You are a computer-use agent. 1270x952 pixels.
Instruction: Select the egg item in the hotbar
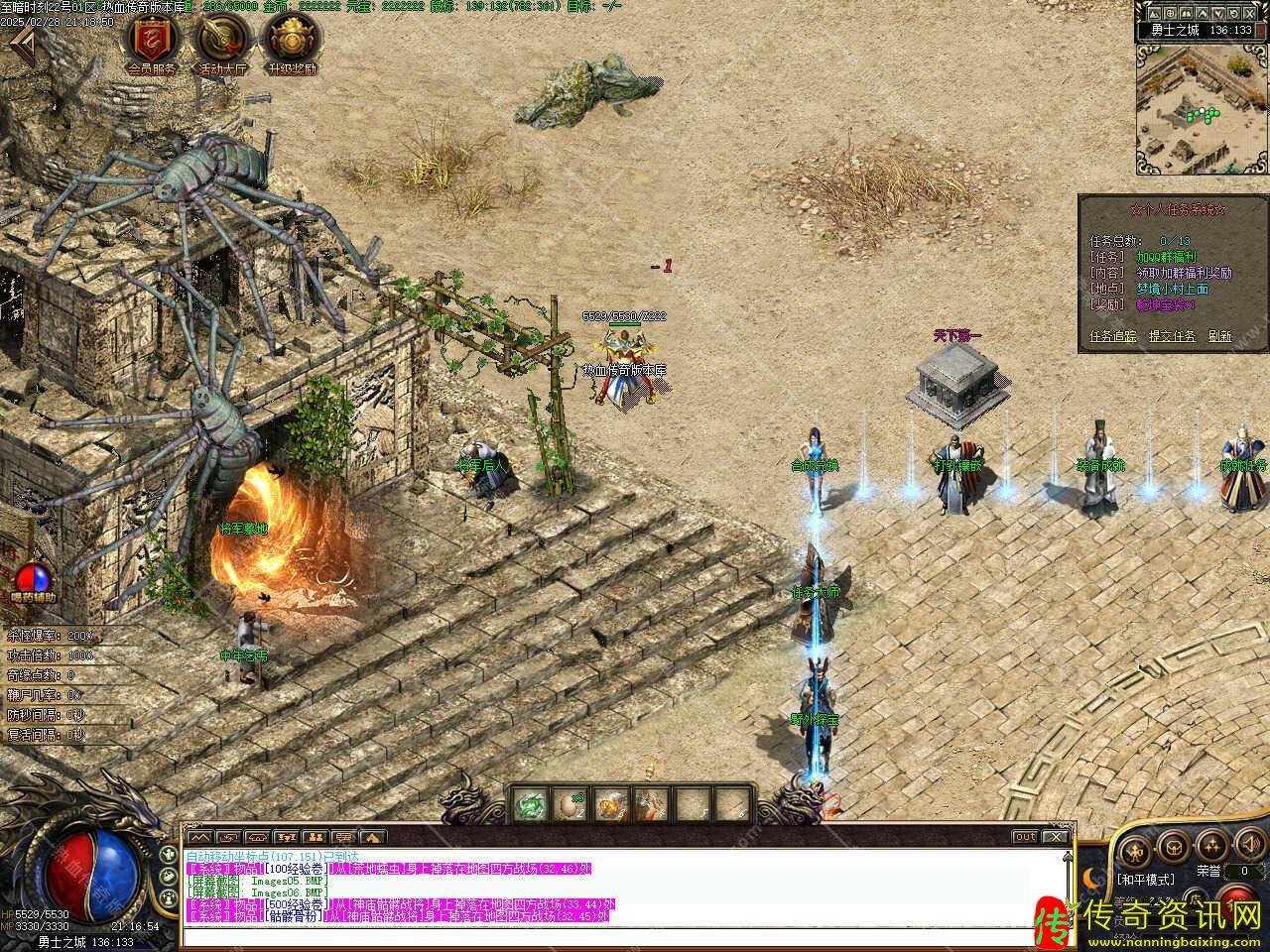pos(572,805)
